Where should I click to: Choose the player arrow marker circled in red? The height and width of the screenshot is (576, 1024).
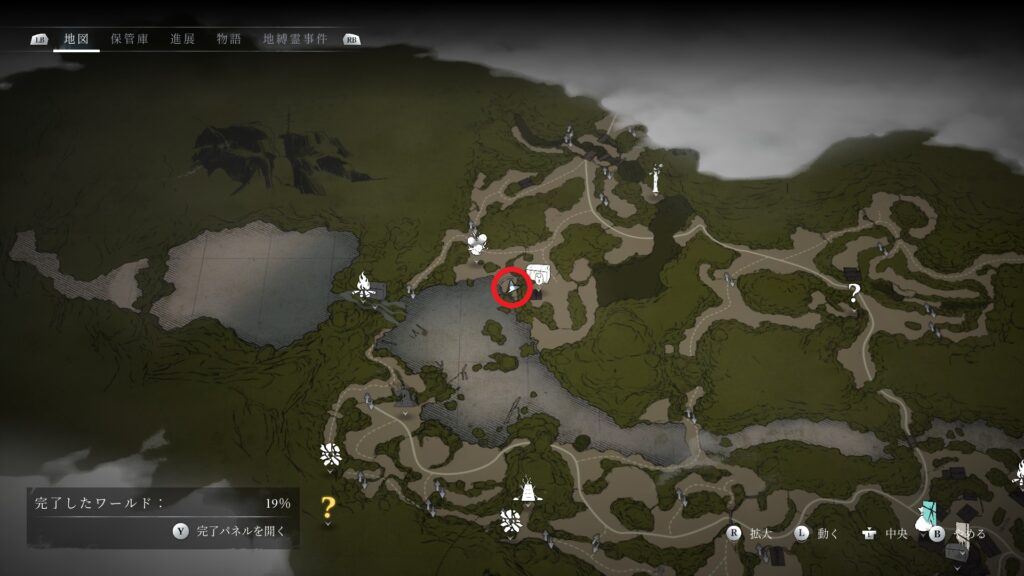[x=512, y=290]
